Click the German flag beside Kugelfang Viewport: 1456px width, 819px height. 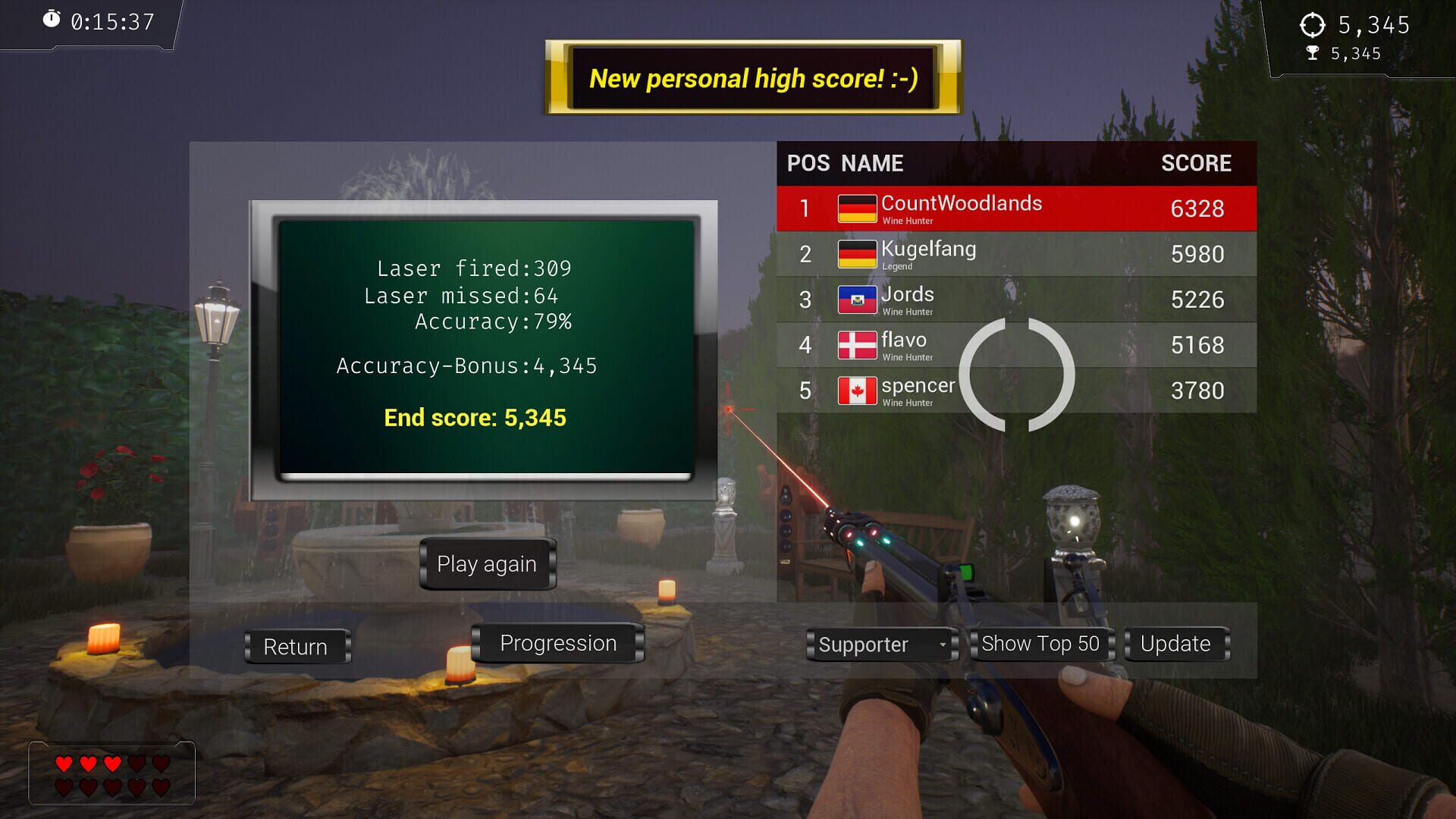click(x=857, y=253)
